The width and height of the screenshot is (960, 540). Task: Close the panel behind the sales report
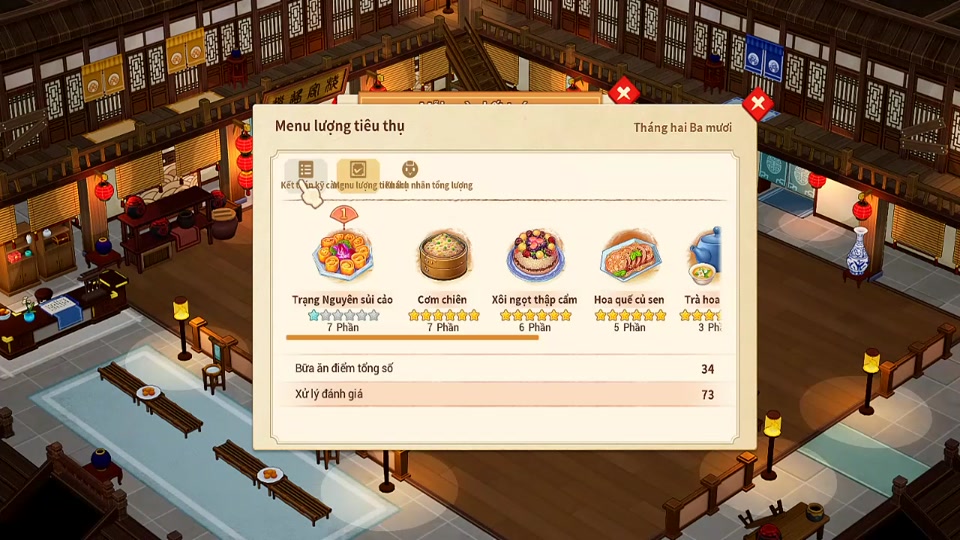tap(623, 93)
